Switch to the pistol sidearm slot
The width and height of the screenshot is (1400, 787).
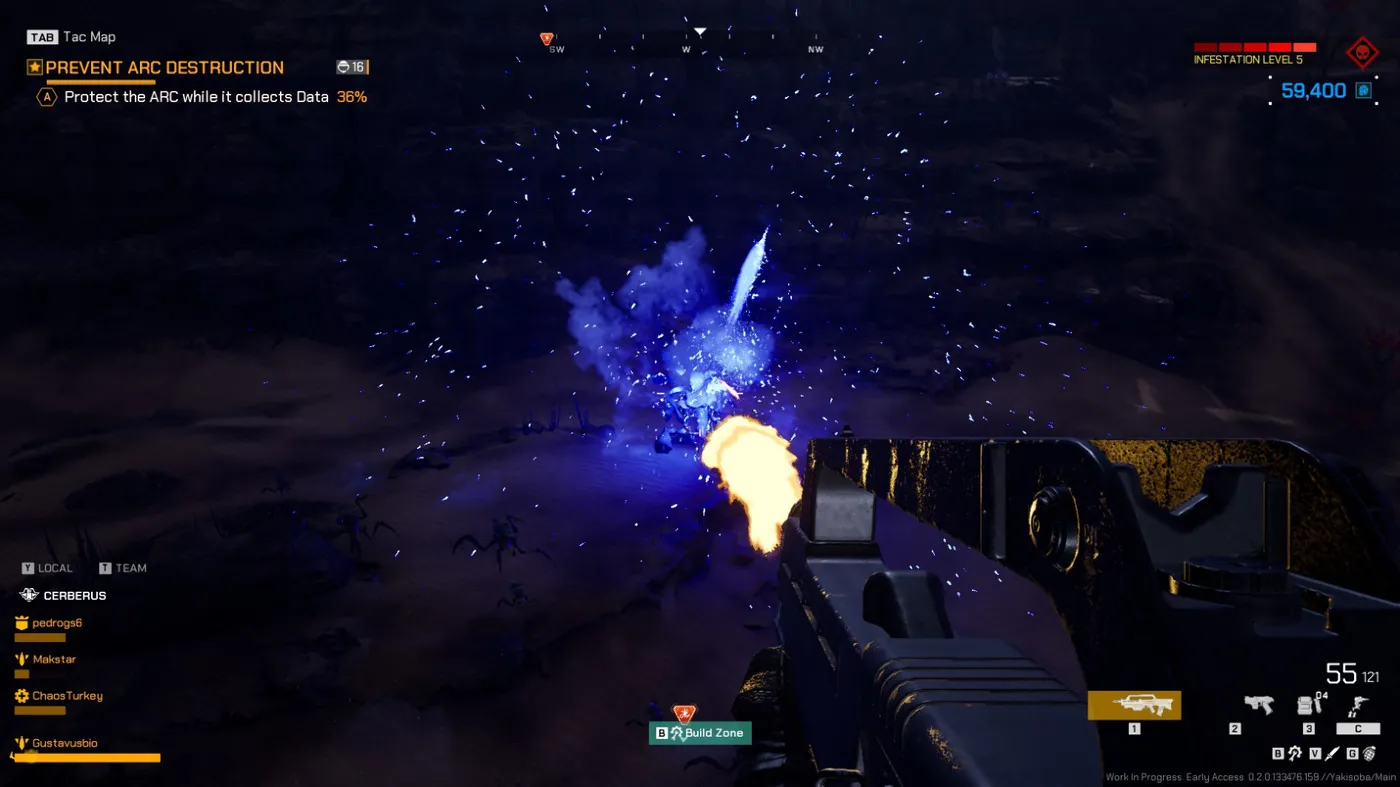[1257, 705]
